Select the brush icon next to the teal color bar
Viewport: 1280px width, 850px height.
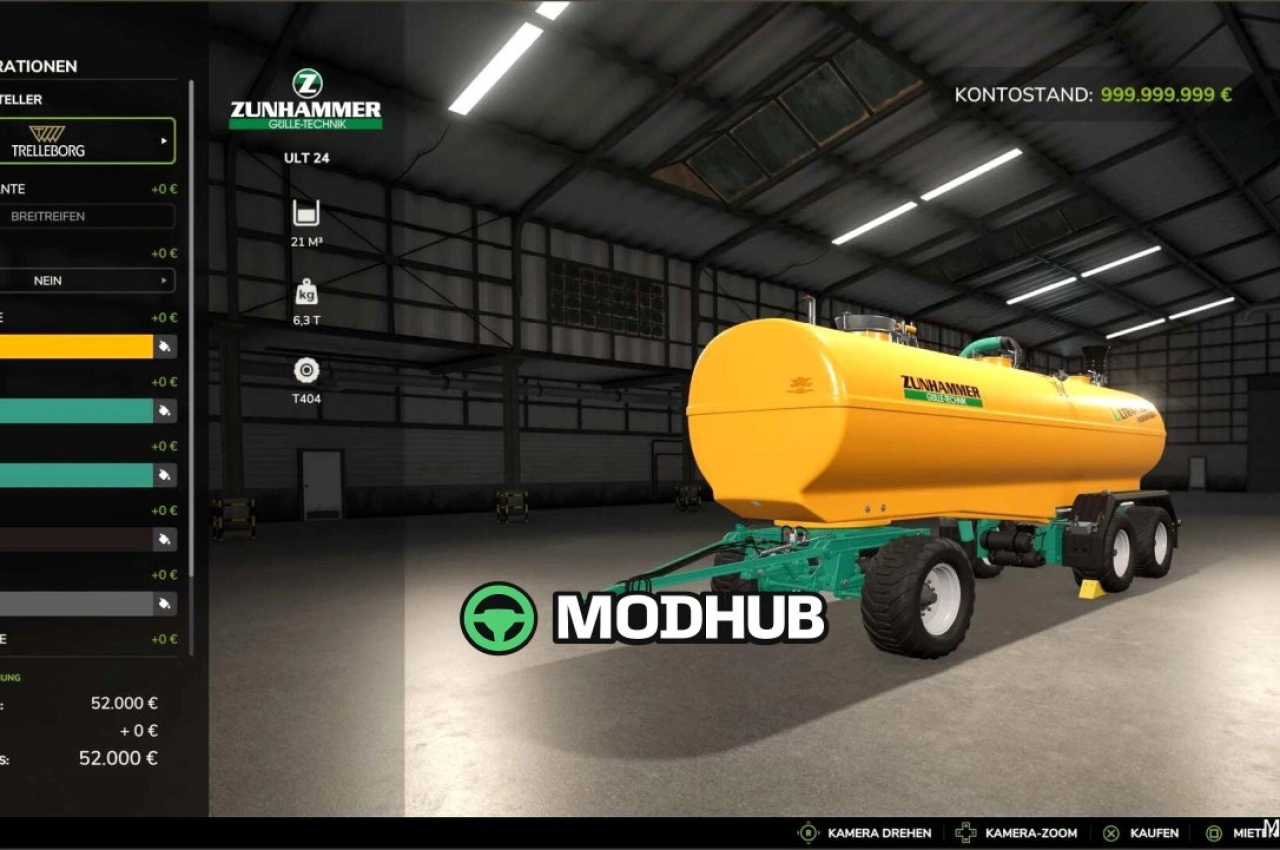[x=167, y=411]
